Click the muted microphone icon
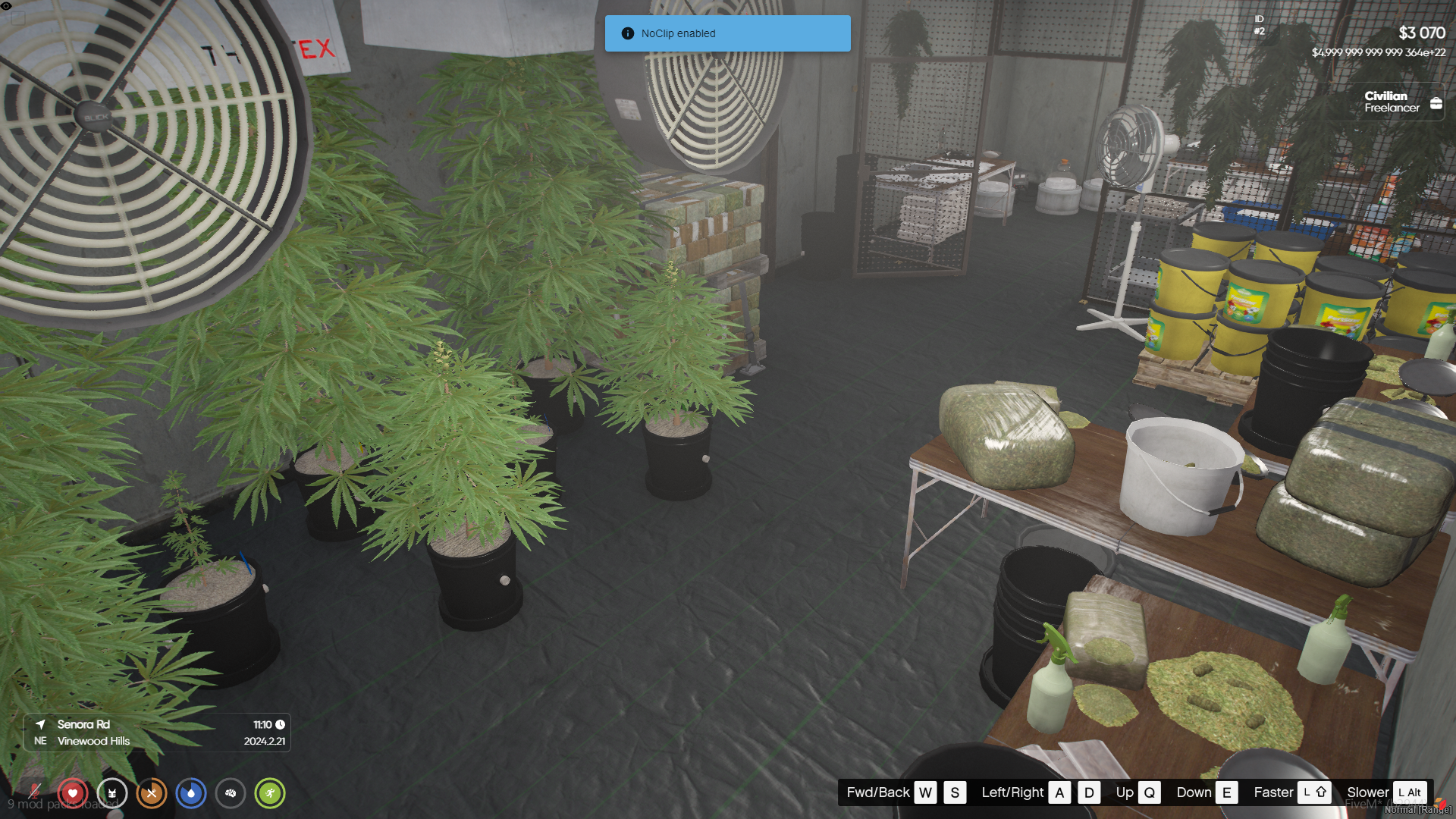The image size is (1456, 819). pyautogui.click(x=33, y=792)
